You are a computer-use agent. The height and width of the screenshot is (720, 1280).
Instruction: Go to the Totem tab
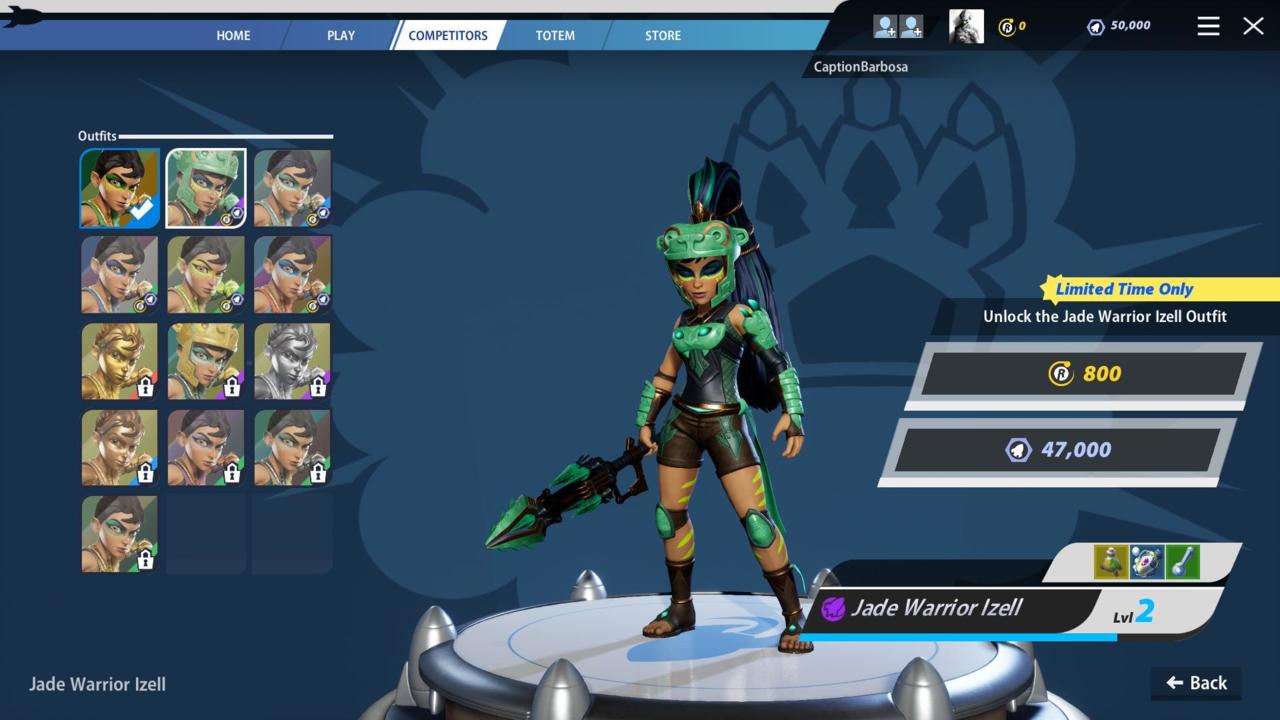555,35
